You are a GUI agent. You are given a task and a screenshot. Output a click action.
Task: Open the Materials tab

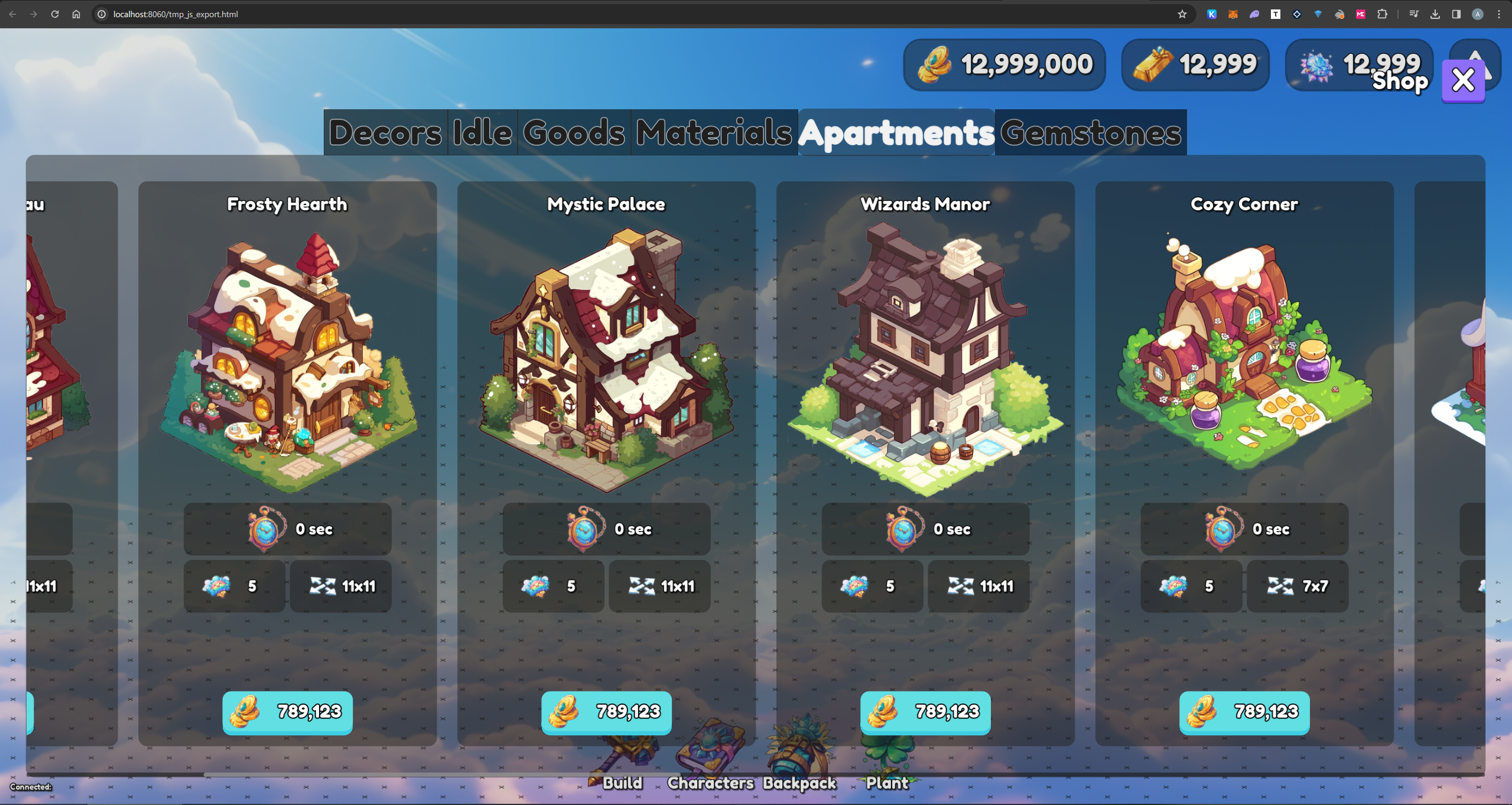coord(714,132)
